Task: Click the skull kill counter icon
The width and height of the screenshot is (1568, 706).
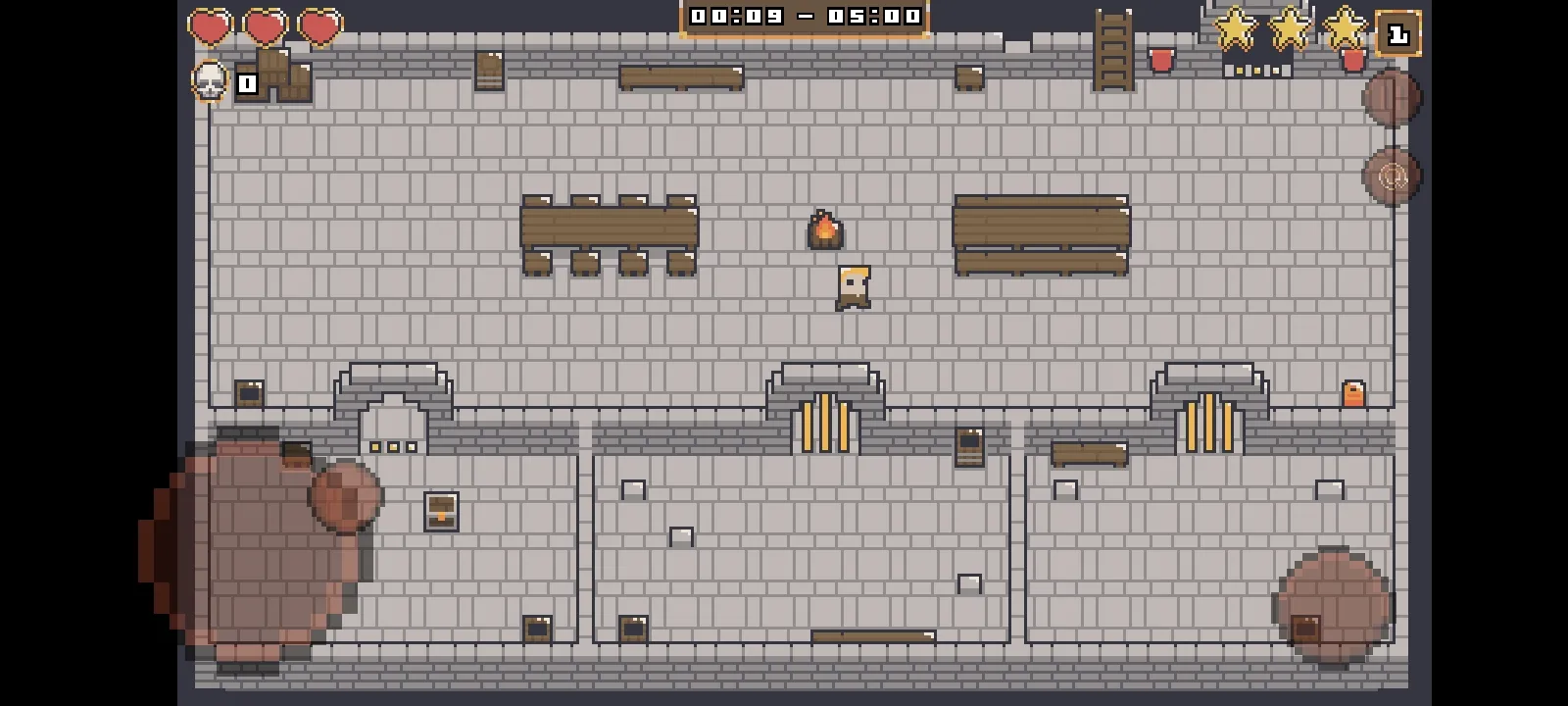Action: (x=209, y=82)
